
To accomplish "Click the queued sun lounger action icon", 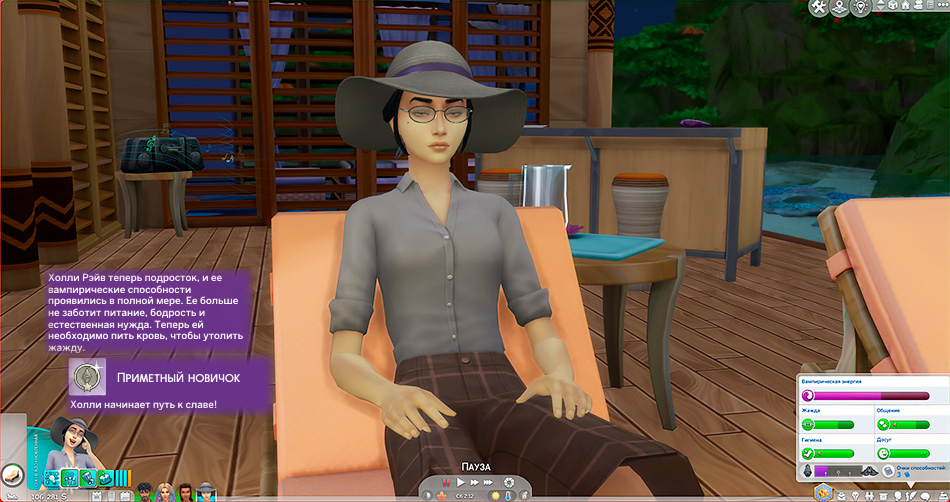I will click(13, 476).
